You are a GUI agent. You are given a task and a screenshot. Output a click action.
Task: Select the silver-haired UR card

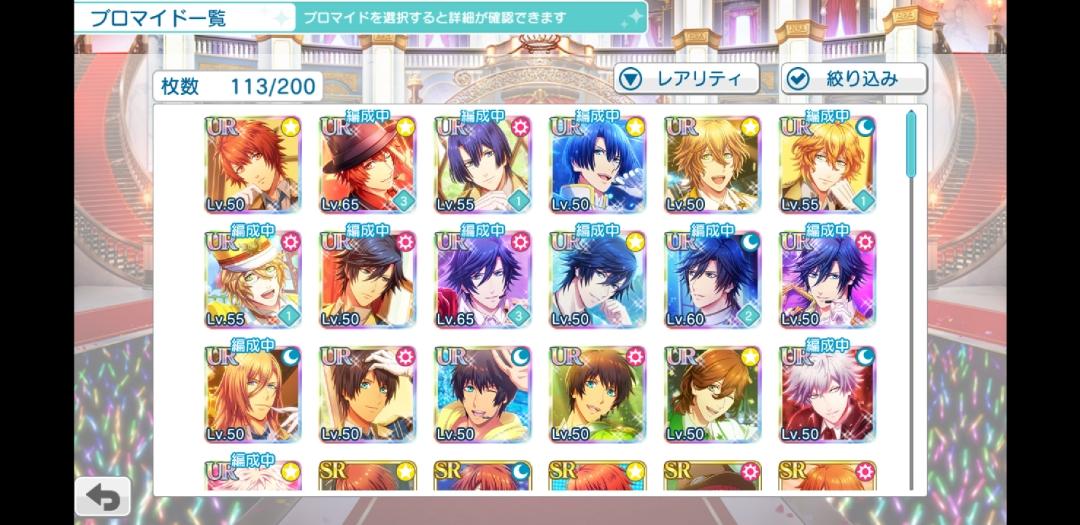[x=827, y=395]
